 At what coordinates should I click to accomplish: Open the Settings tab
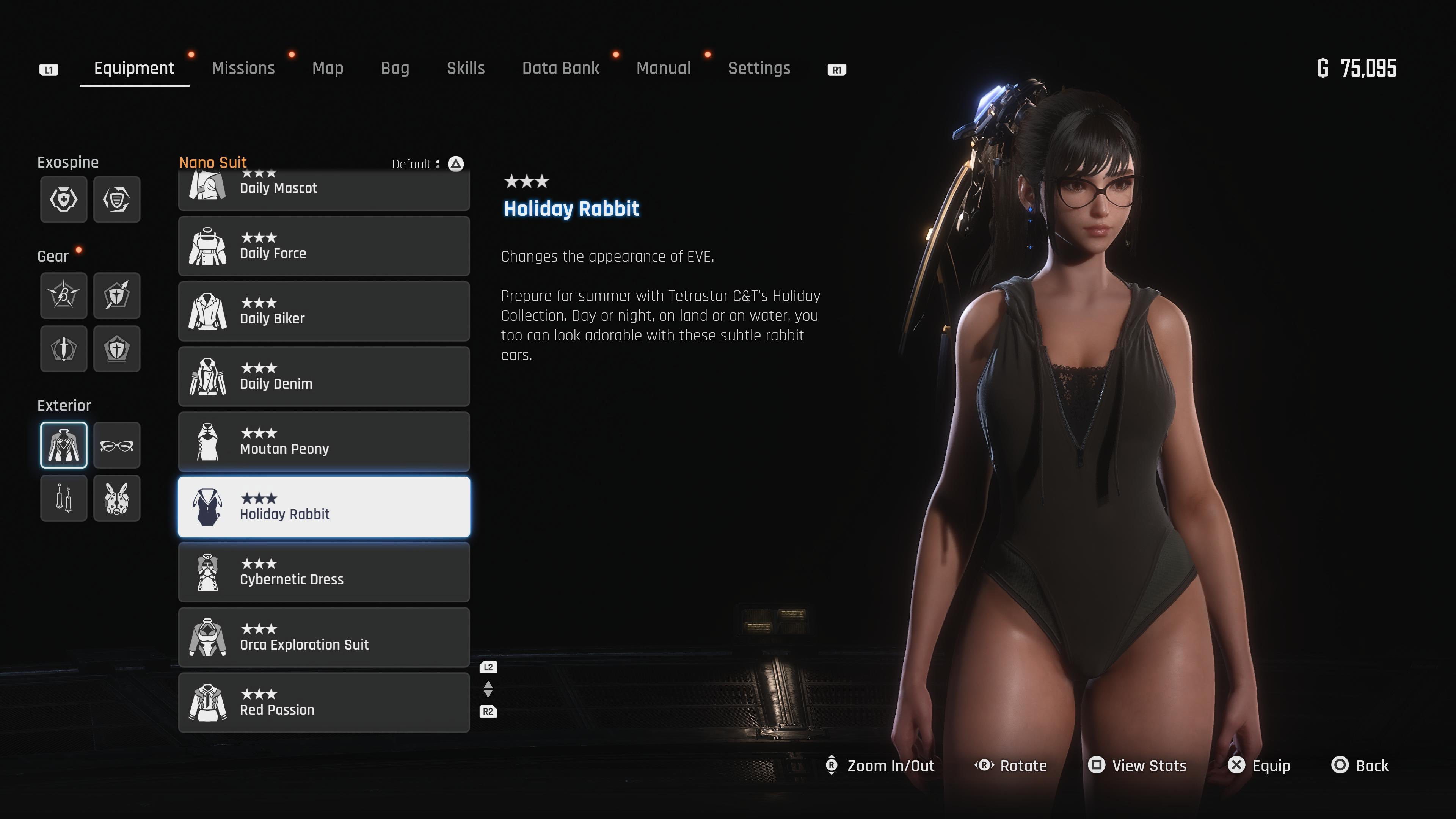759,68
